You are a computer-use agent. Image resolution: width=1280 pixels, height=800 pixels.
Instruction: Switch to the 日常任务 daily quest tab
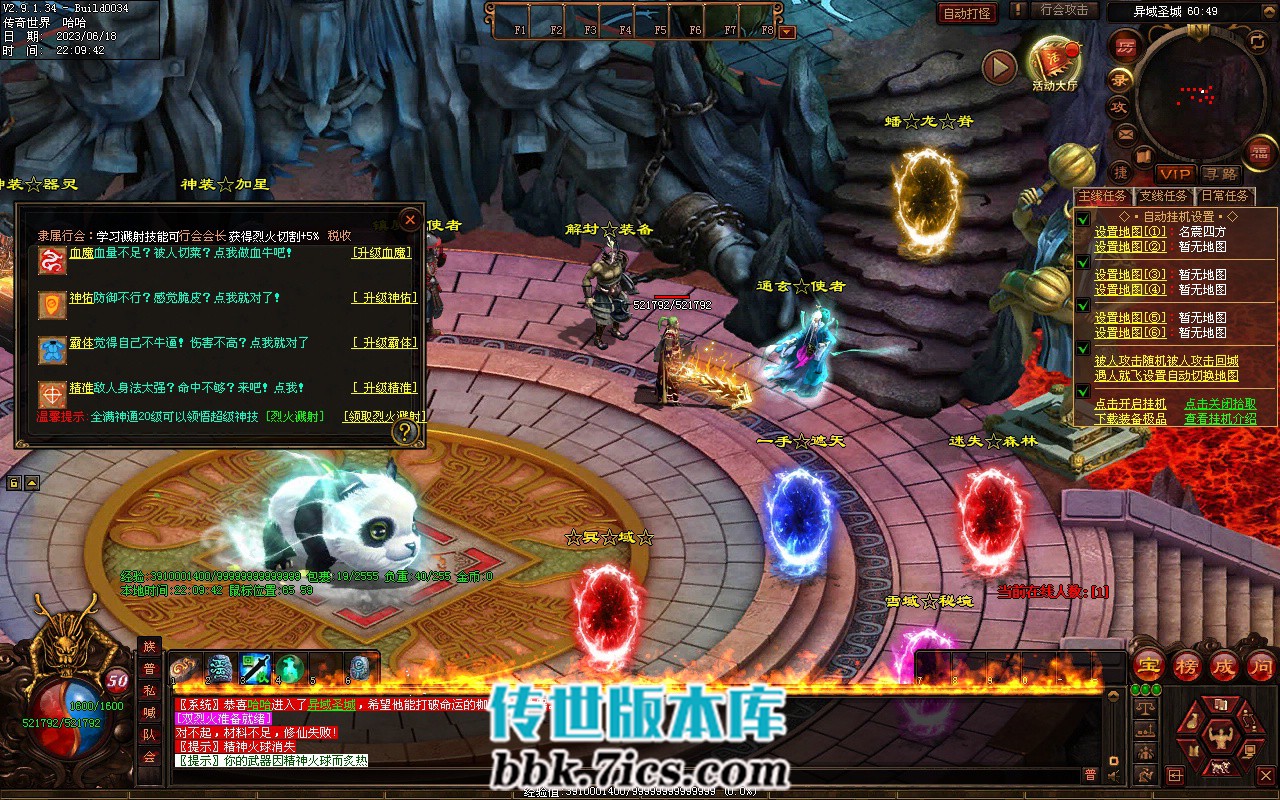point(1225,196)
